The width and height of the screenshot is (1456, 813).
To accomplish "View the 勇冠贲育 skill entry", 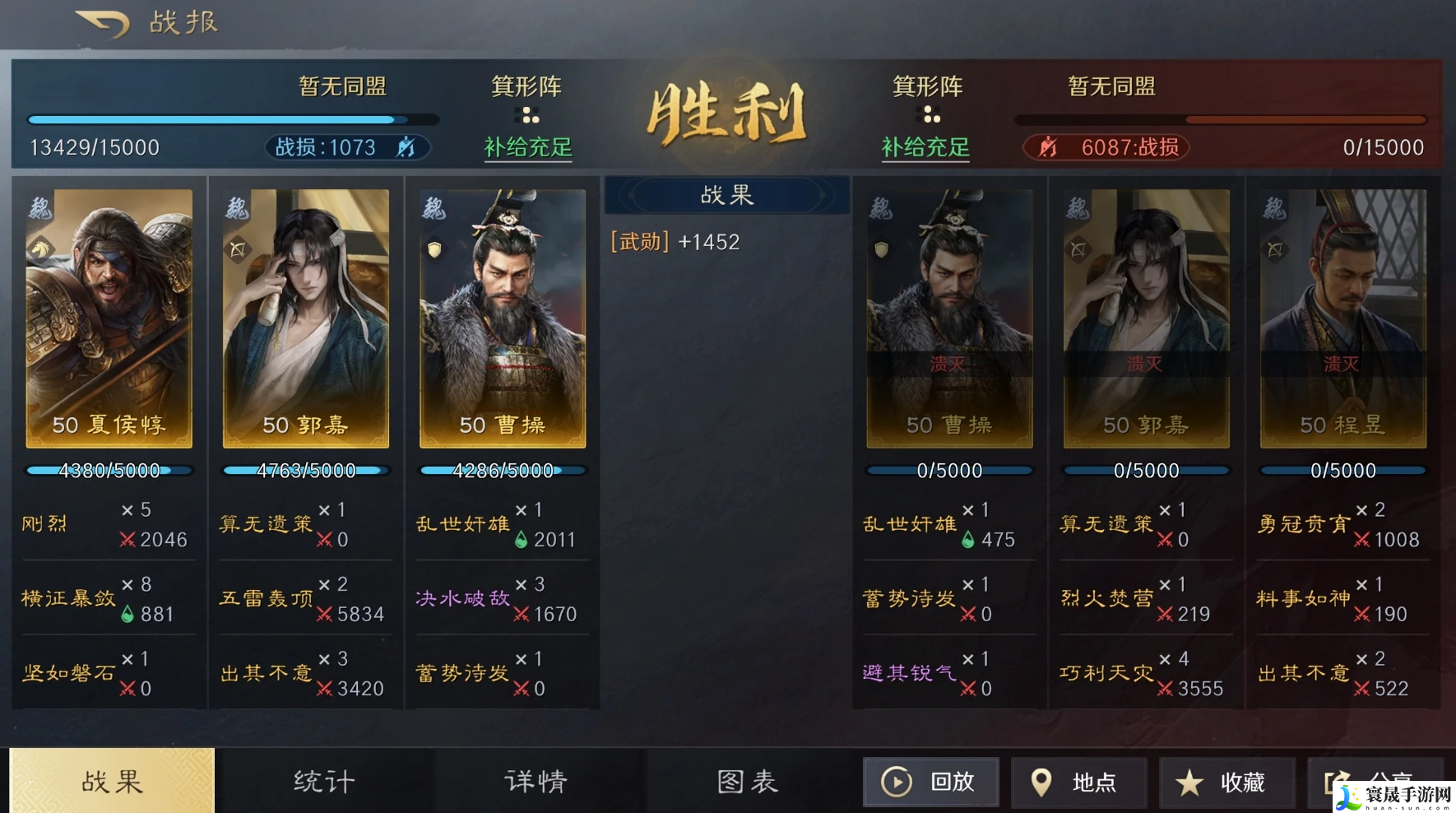I will pyautogui.click(x=1304, y=524).
